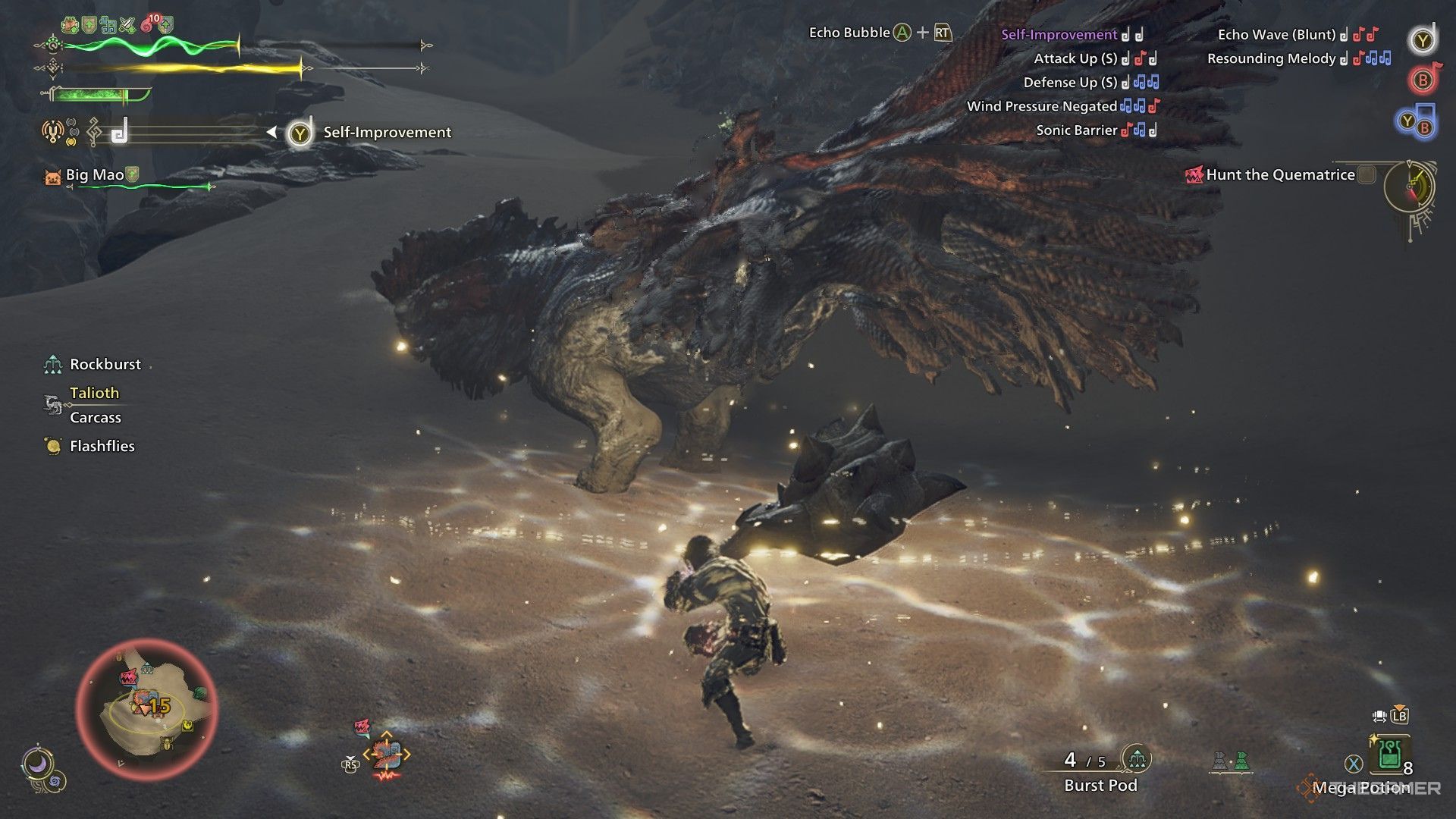Expand the orange chevron above the LB icon
Viewport: 1456px width, 819px height.
[x=1400, y=707]
